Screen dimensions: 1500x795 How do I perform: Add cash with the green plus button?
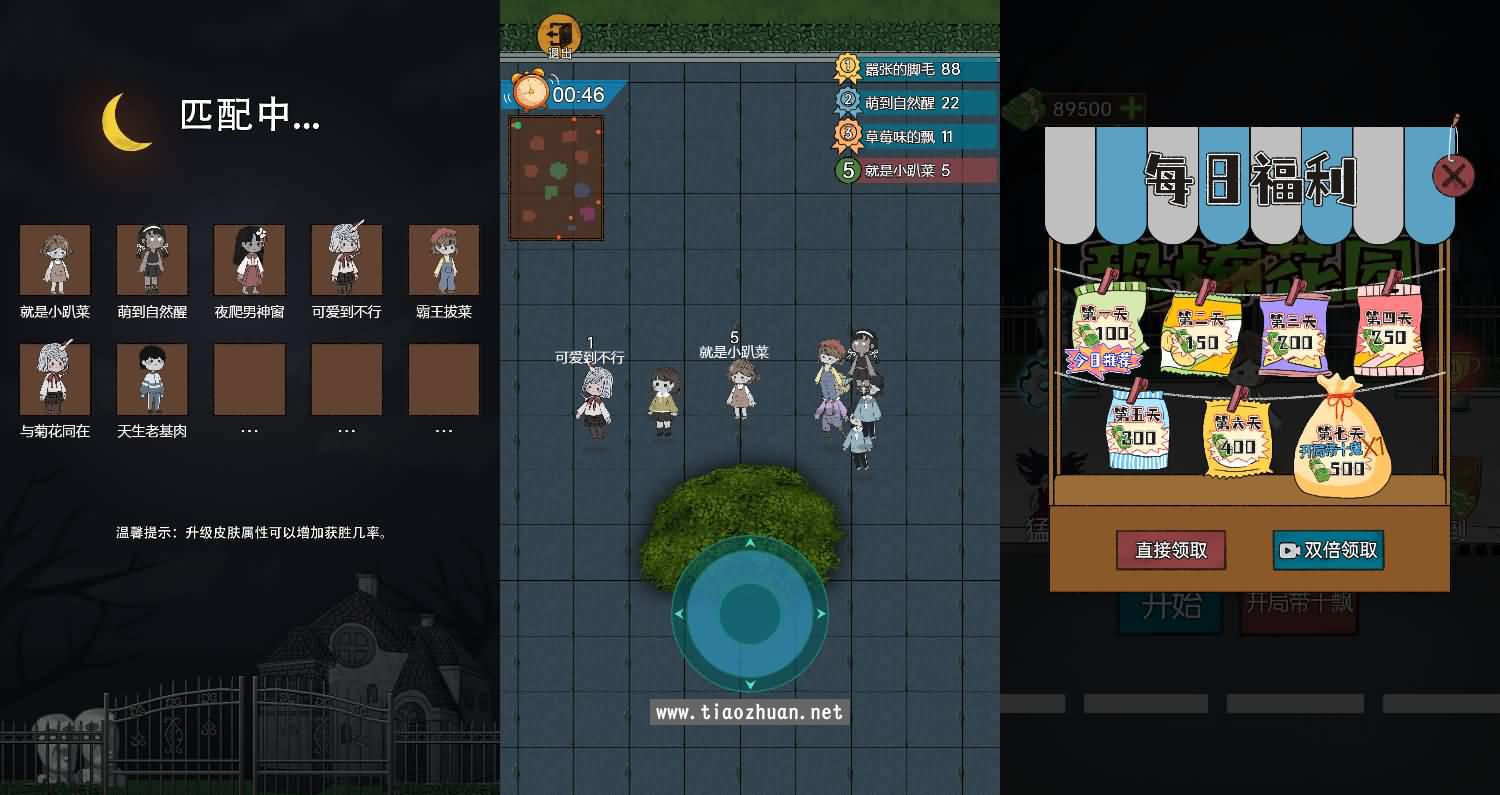pos(1131,108)
